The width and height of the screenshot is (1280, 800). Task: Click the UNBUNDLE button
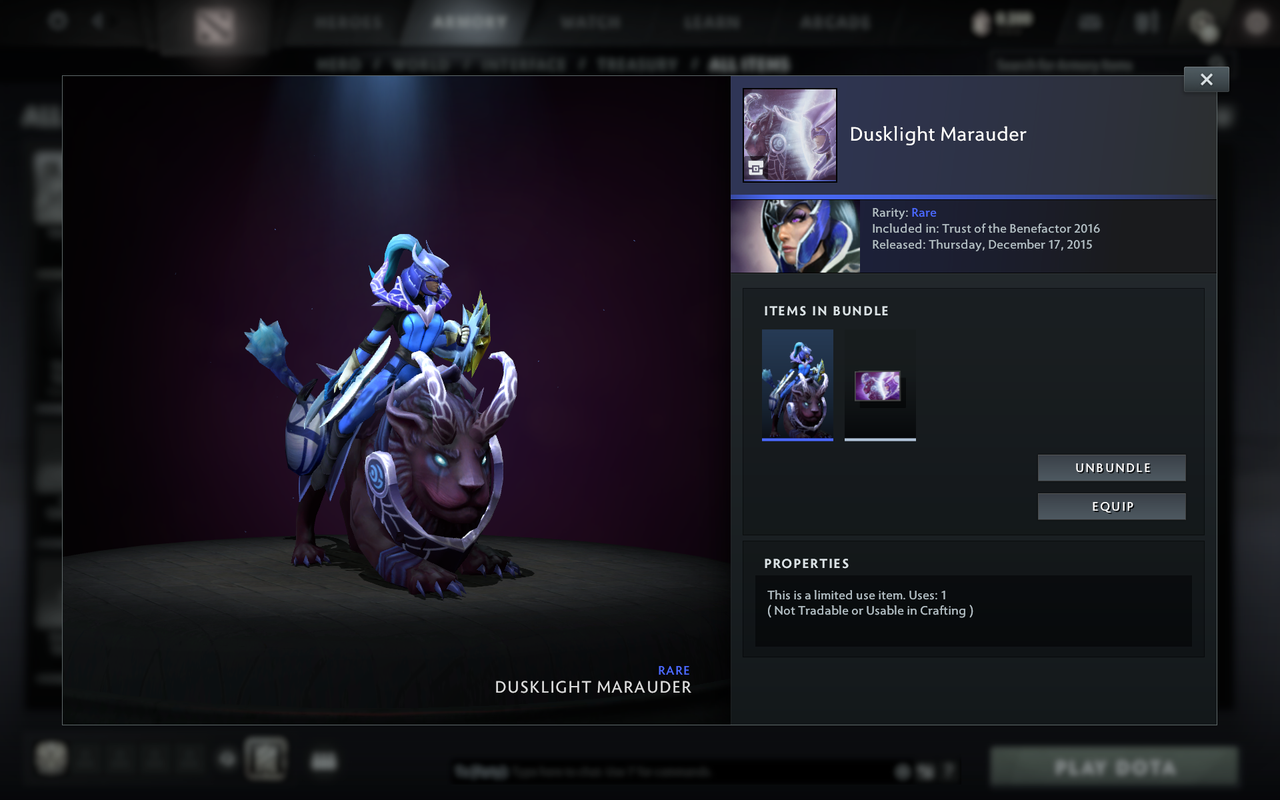pyautogui.click(x=1111, y=467)
